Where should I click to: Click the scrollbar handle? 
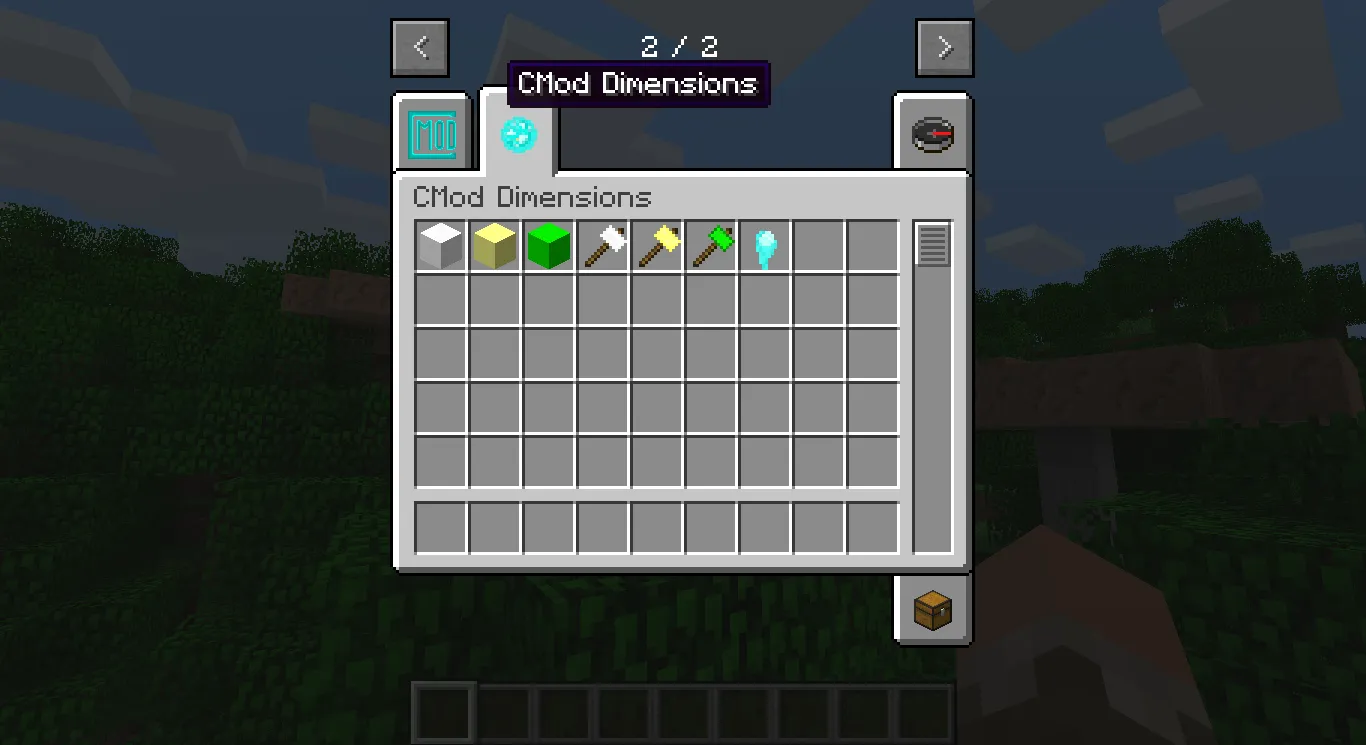(933, 243)
